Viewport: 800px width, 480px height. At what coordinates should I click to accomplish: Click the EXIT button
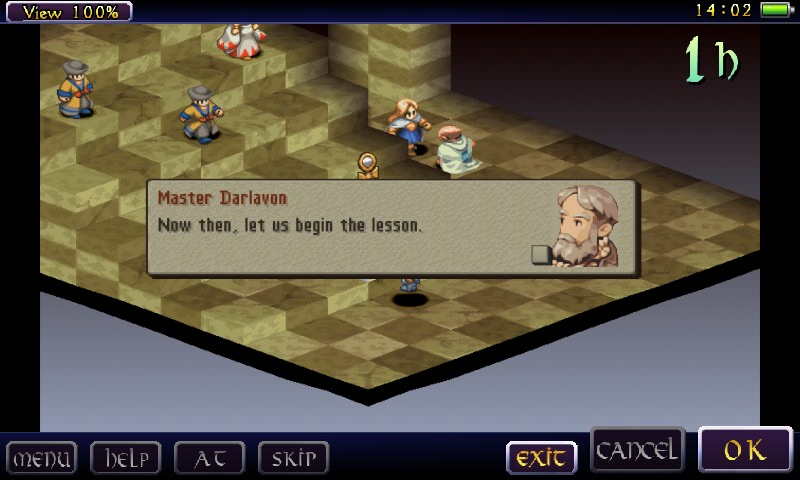pos(541,458)
